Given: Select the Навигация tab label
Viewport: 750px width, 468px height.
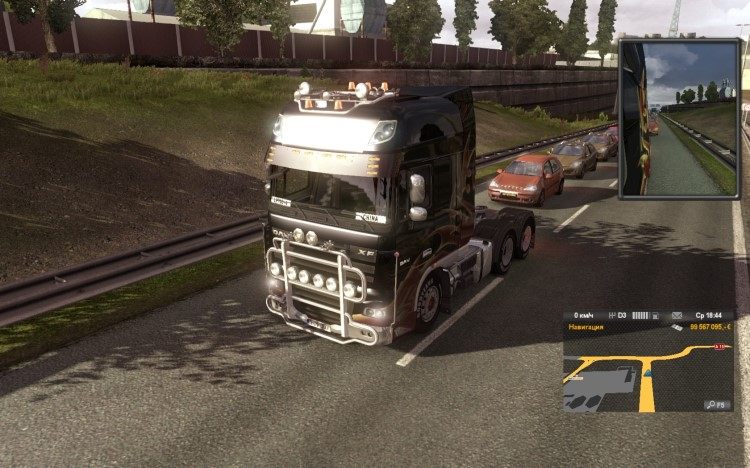Looking at the screenshot, I should pos(586,327).
